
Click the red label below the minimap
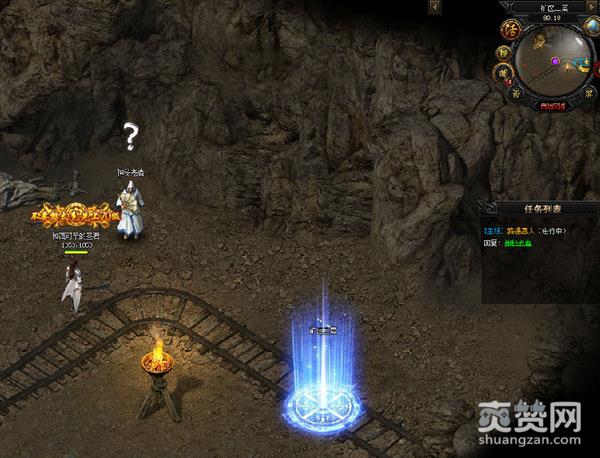click(x=553, y=105)
